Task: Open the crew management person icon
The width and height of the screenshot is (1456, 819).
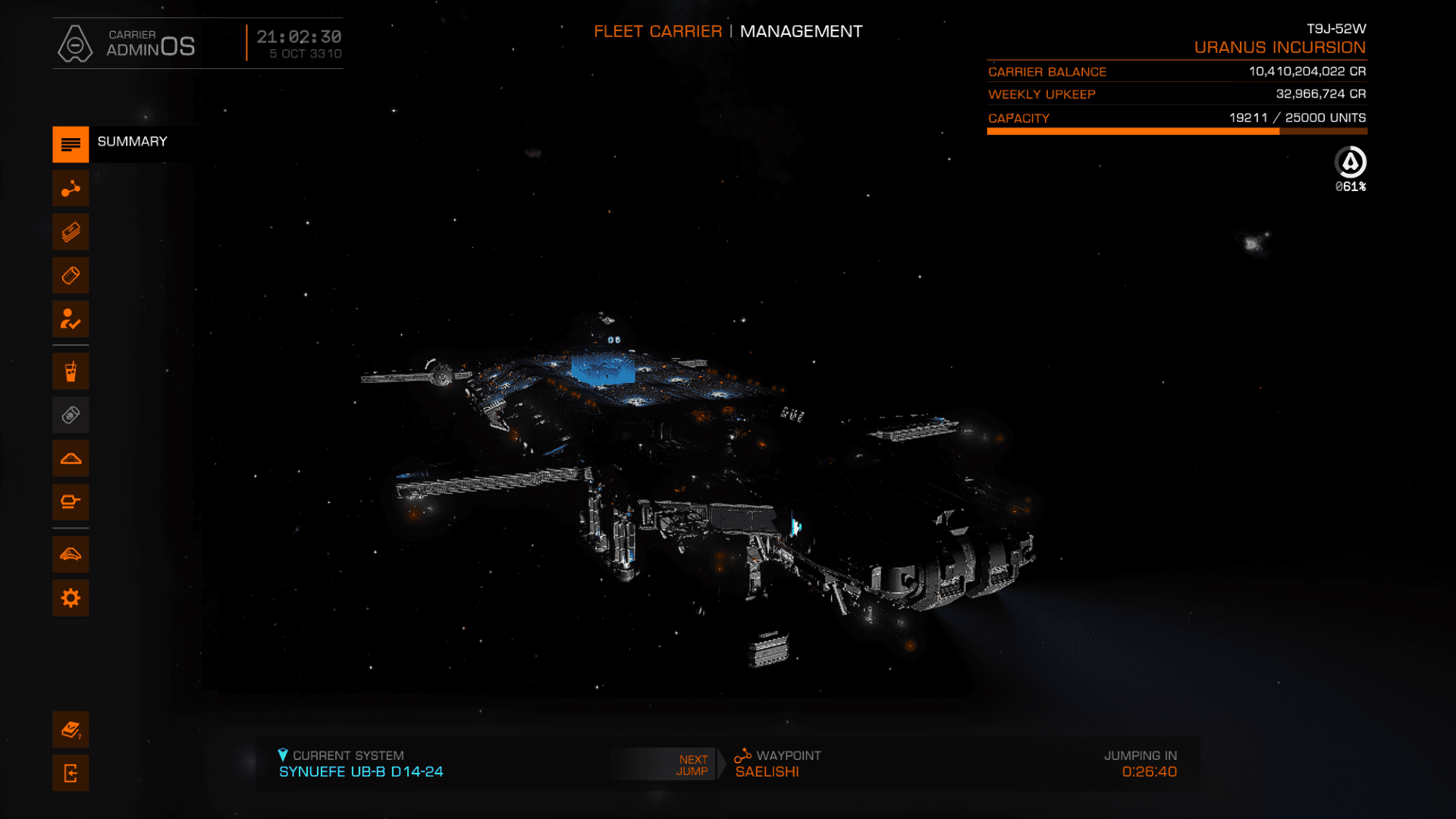Action: point(71,319)
